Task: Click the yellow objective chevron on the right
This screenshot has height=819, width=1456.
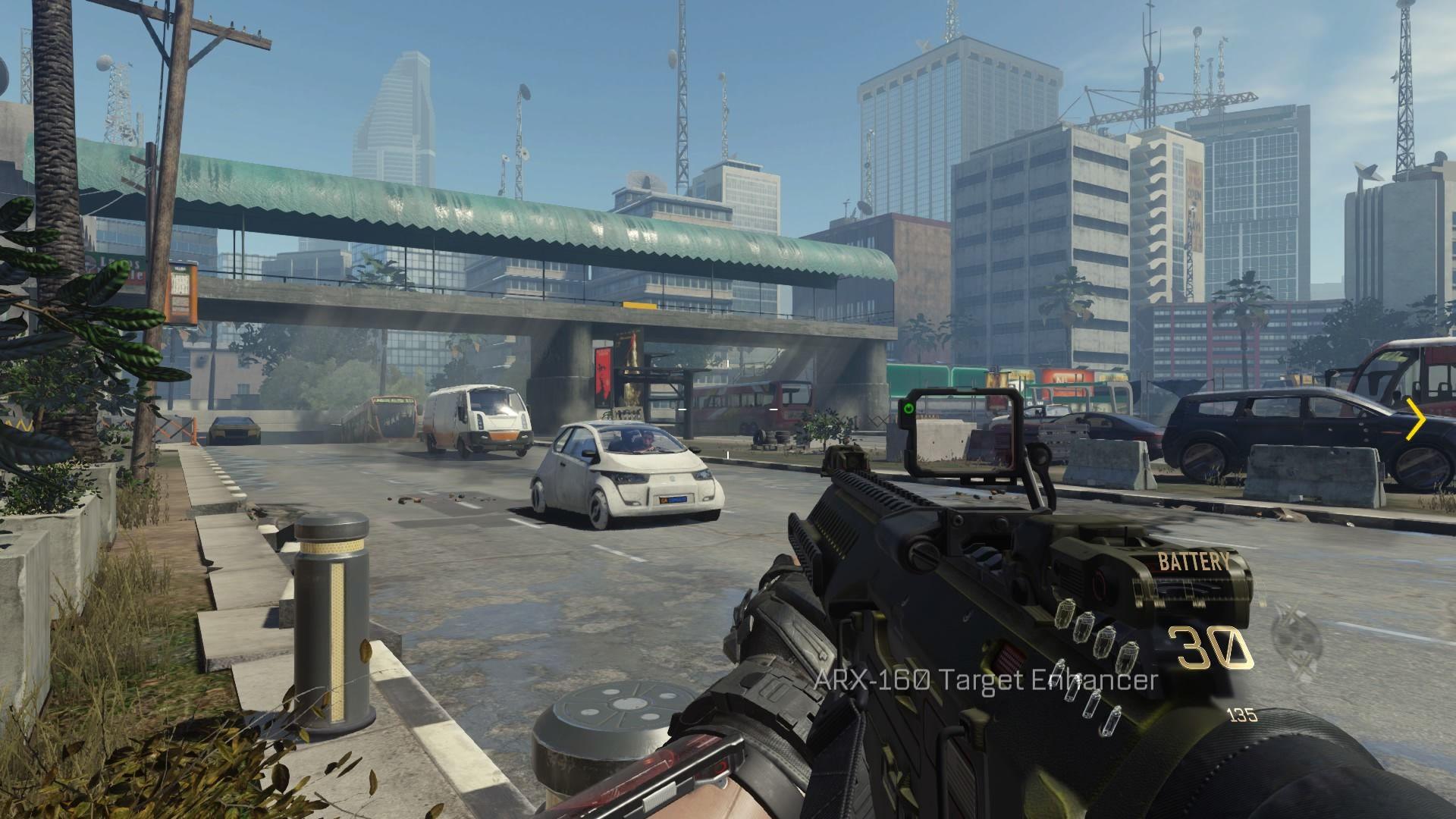Action: (x=1415, y=419)
